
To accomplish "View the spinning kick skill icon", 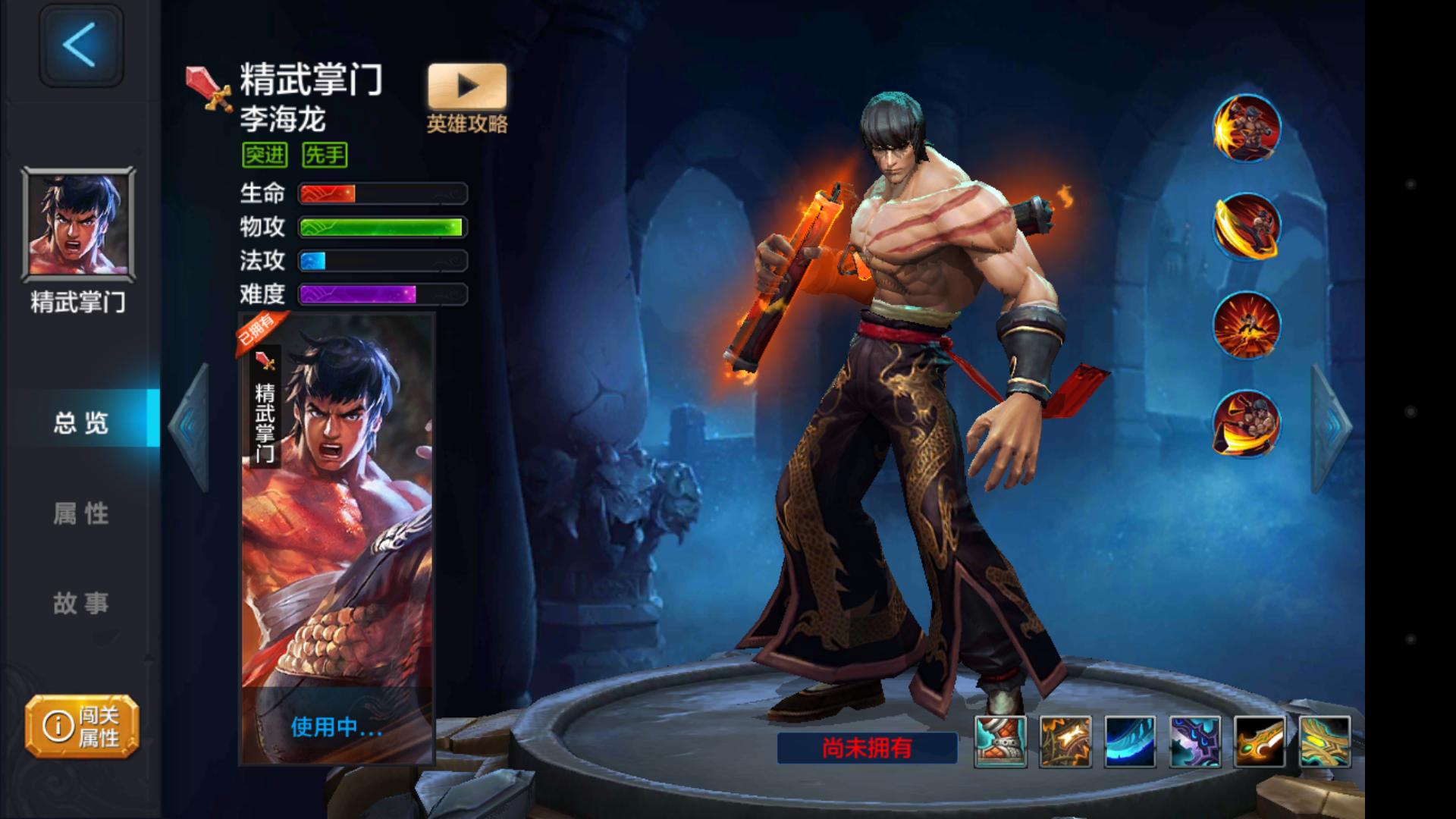I will (x=1247, y=226).
